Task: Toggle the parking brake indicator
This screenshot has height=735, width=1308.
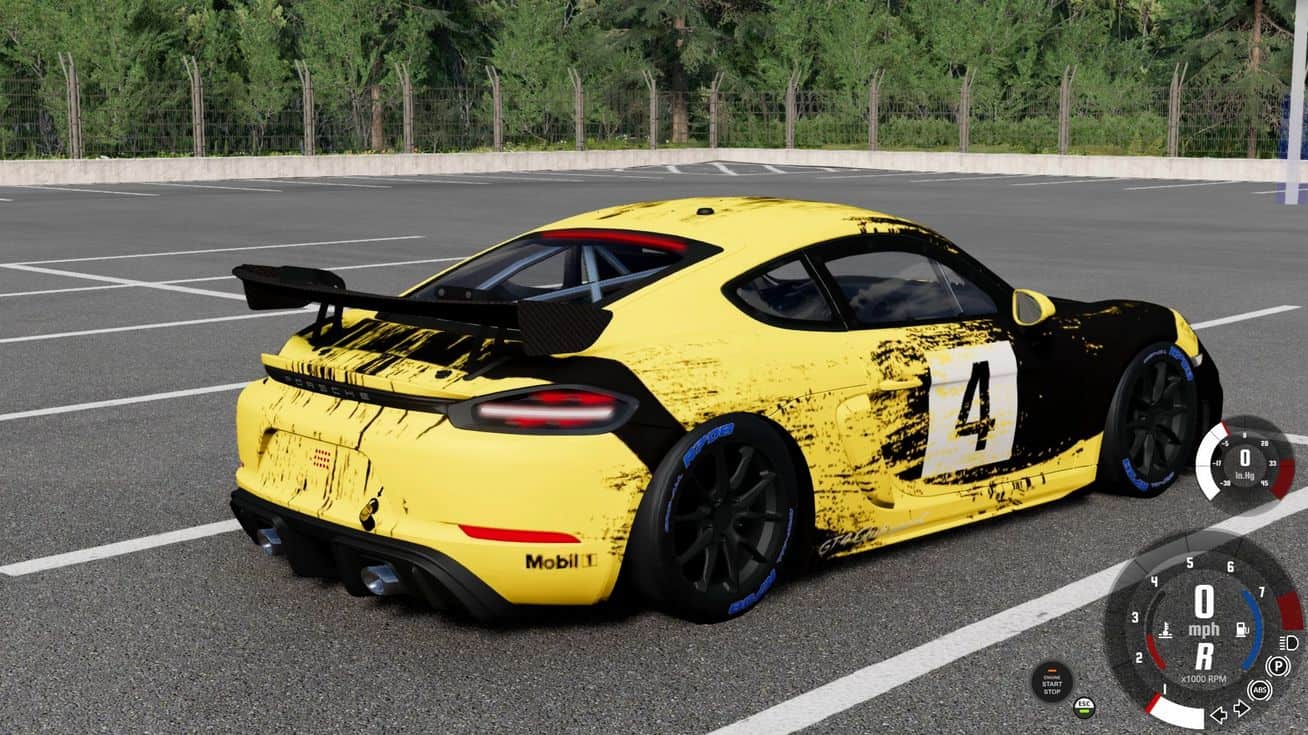Action: coord(1277,666)
